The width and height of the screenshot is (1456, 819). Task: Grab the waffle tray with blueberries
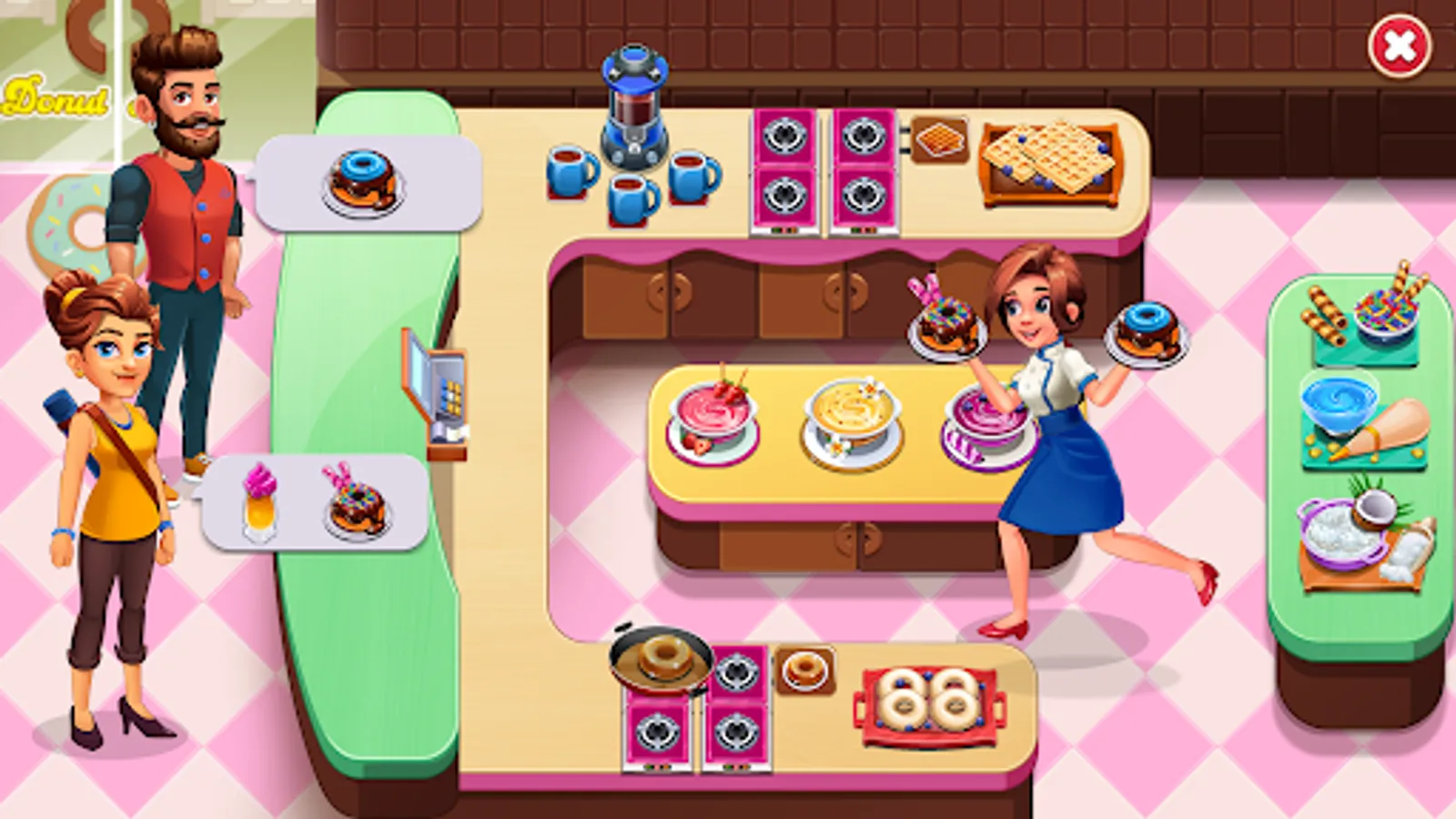[1051, 164]
